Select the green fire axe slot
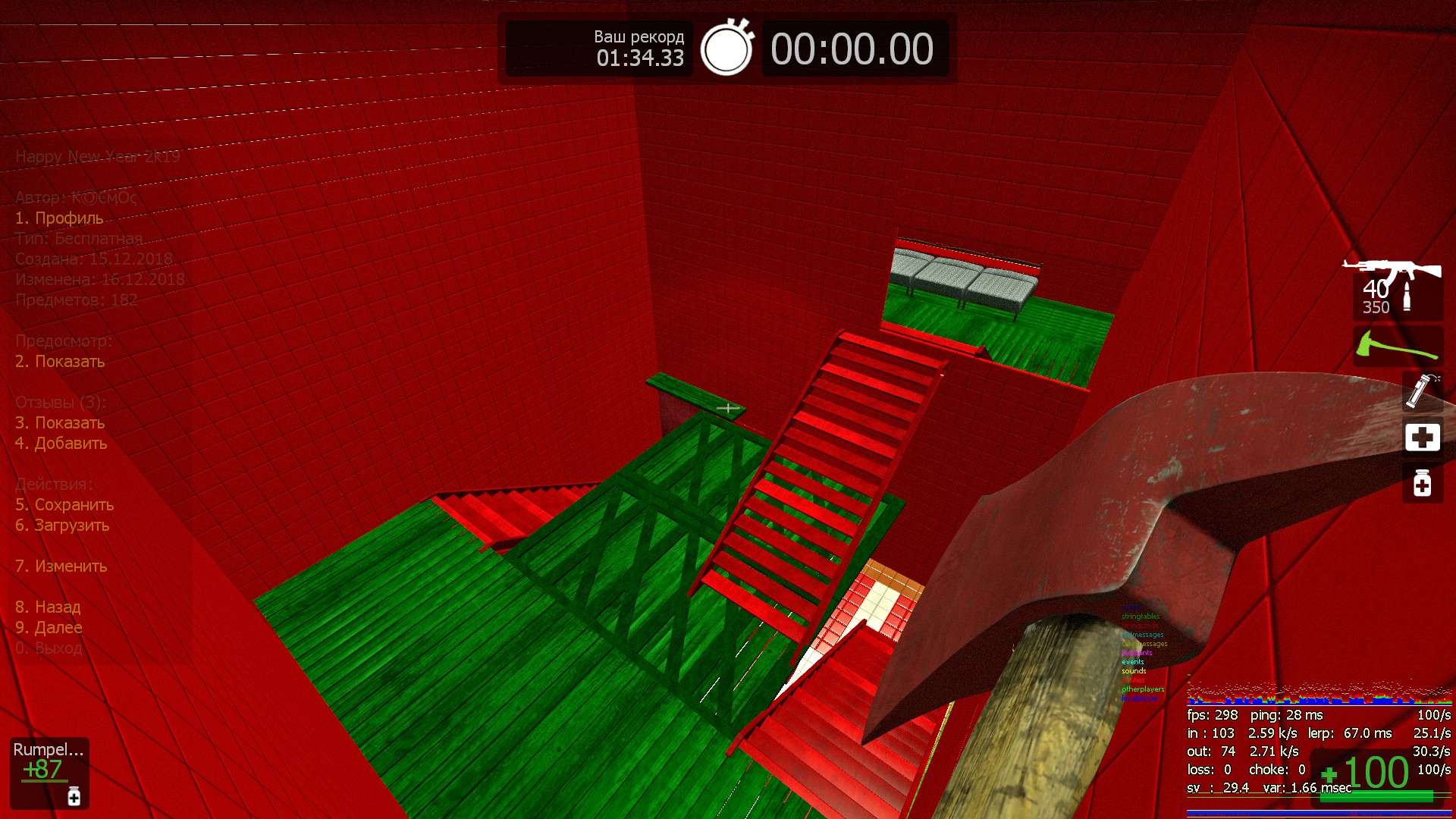Image resolution: width=1456 pixels, height=819 pixels. click(1397, 347)
